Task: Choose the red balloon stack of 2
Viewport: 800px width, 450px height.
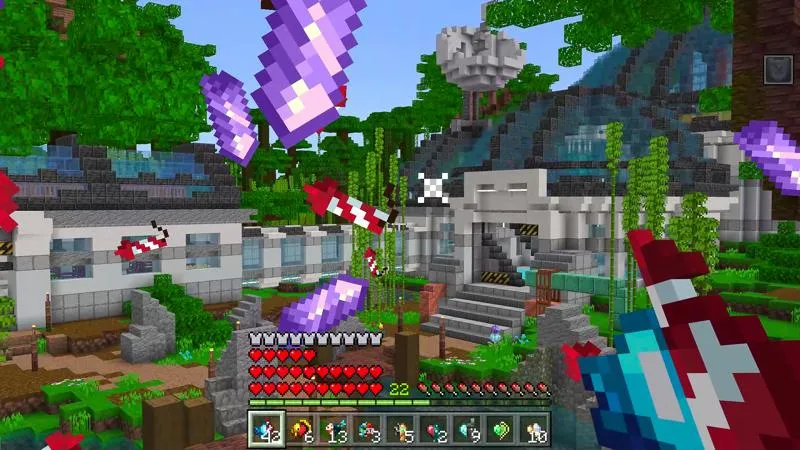Action: [x=435, y=430]
